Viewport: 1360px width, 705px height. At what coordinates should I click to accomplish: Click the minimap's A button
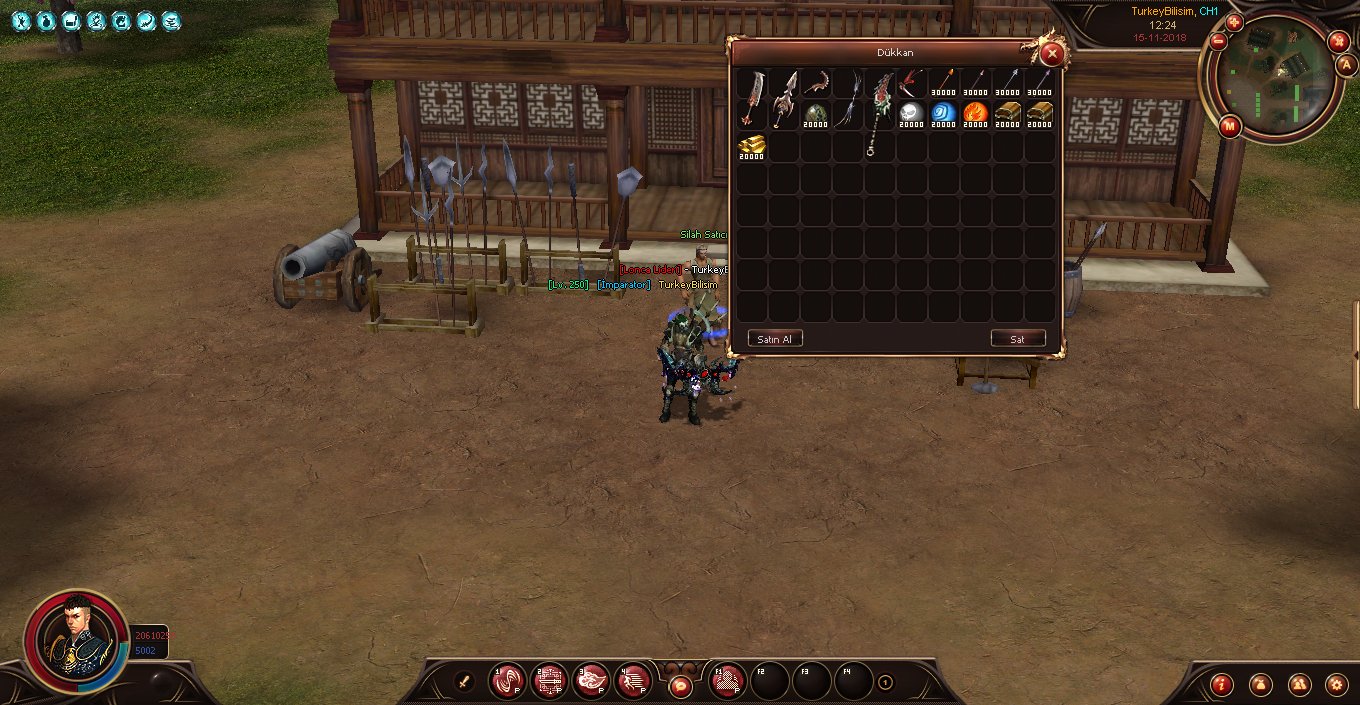click(1346, 65)
